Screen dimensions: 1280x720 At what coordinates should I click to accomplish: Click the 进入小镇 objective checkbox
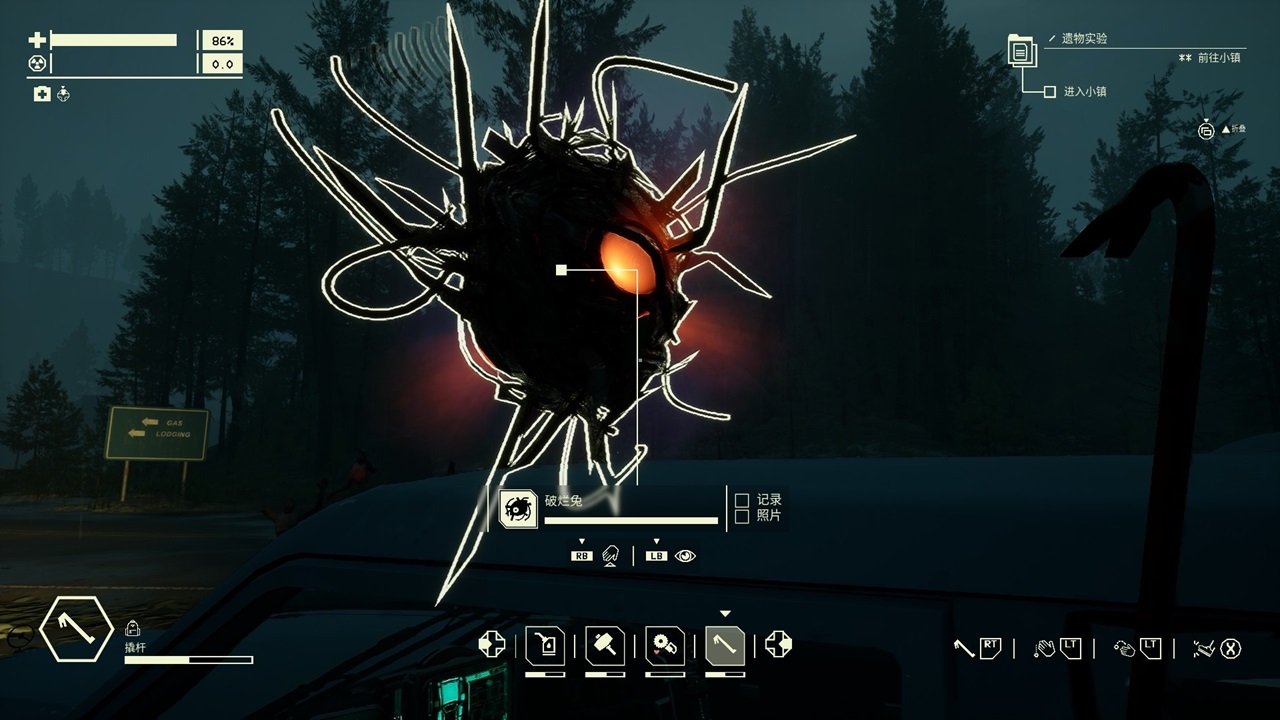[1049, 92]
